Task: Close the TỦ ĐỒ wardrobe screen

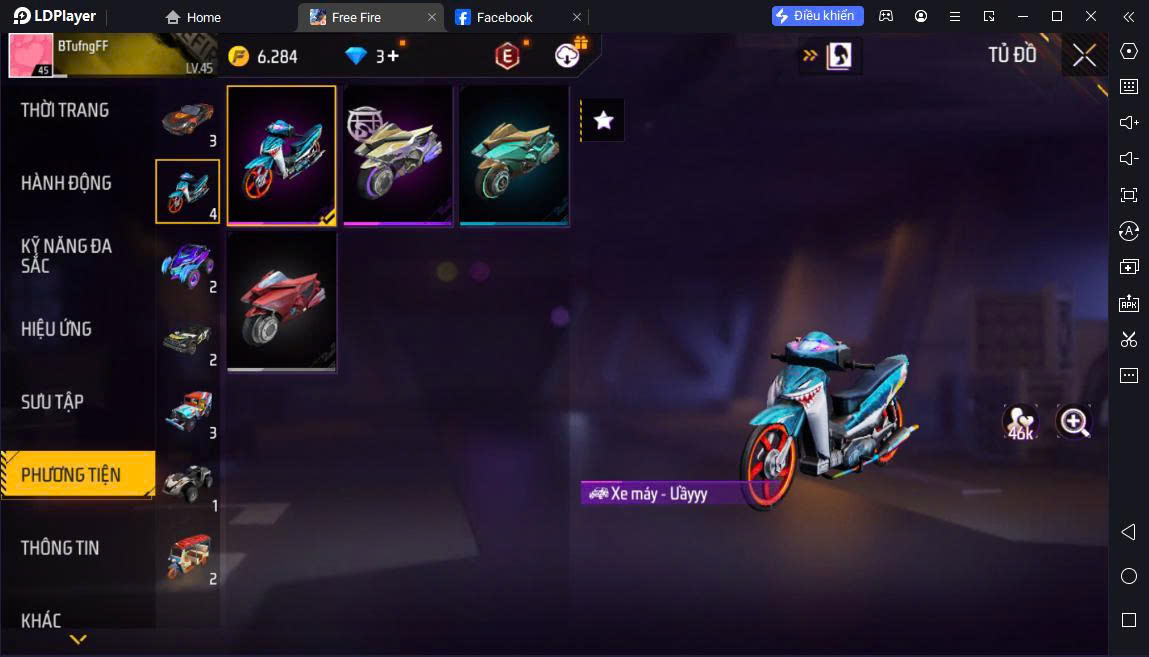Action: (x=1084, y=55)
